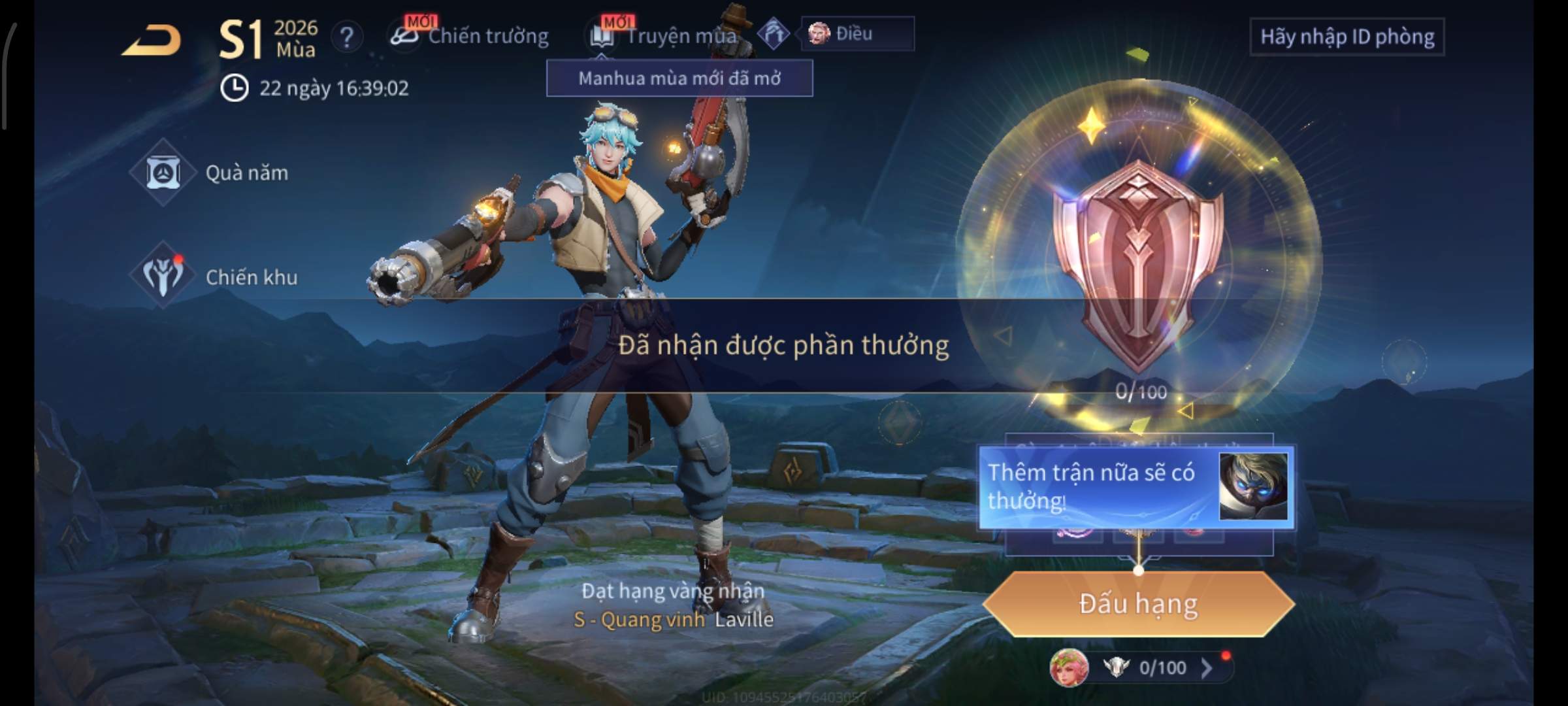
Task: View the S - Quang vinh Laville reward
Action: click(673, 618)
